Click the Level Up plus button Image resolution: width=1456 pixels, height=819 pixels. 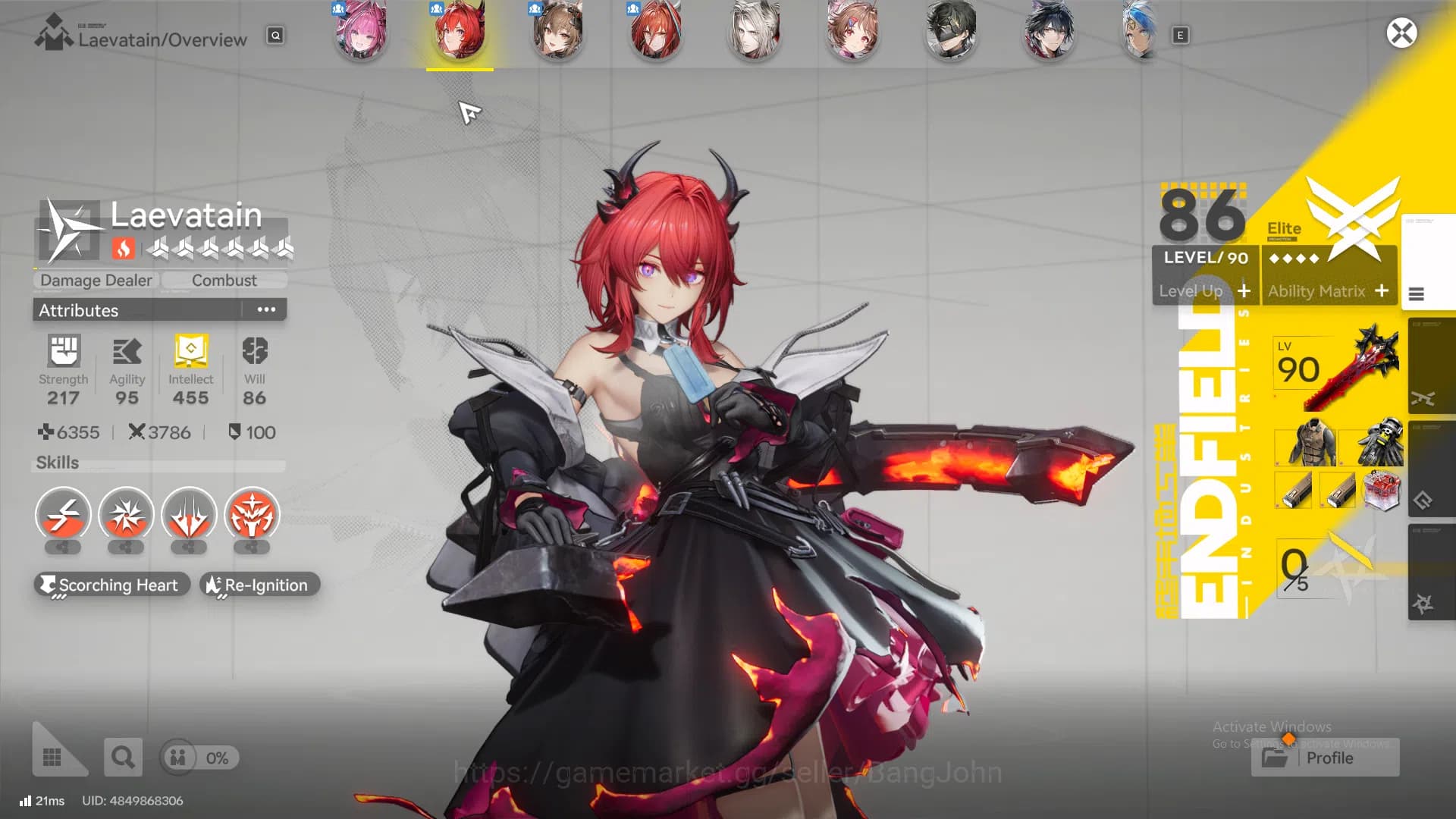(x=1245, y=292)
